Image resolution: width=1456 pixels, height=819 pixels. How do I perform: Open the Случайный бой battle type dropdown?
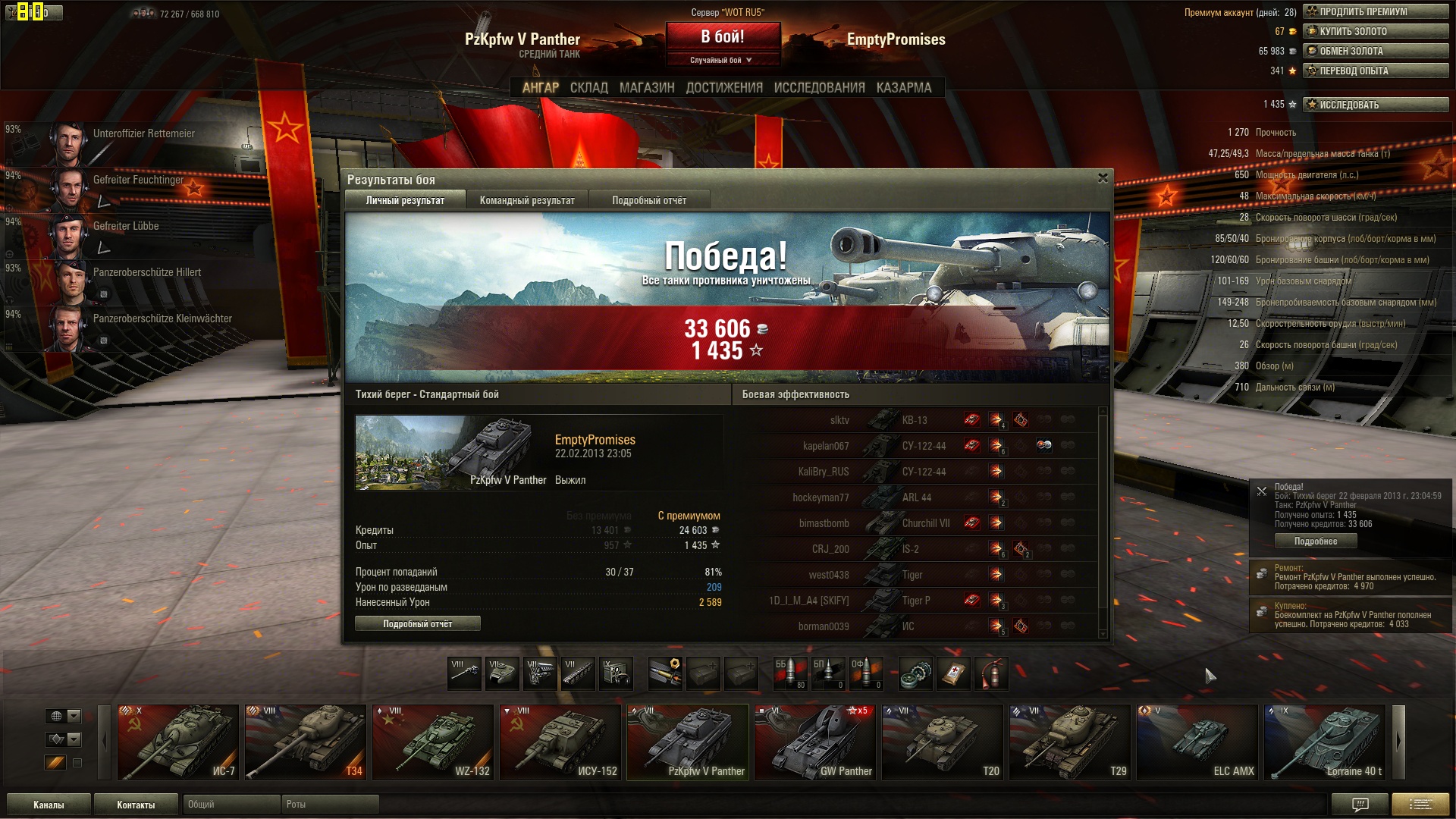pos(721,60)
